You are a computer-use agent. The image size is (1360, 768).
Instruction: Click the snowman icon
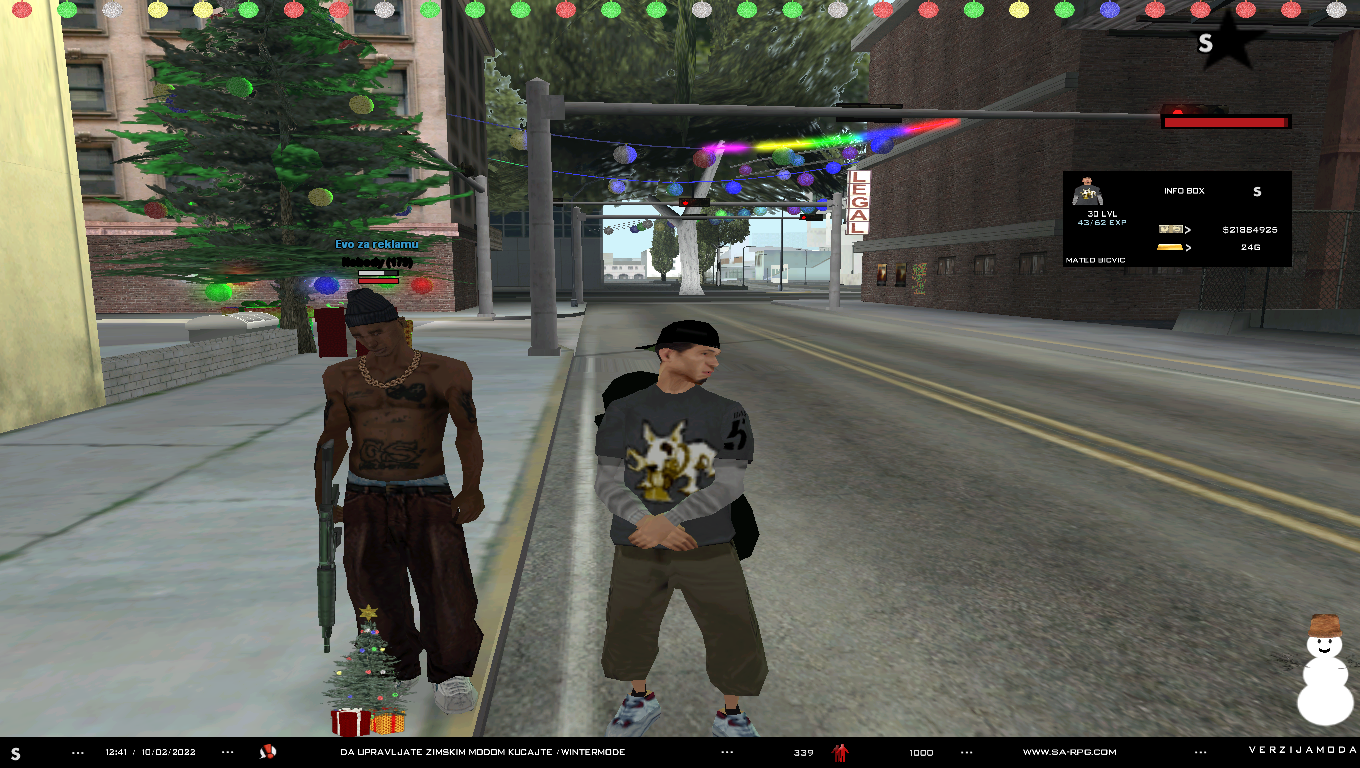[x=1324, y=669]
